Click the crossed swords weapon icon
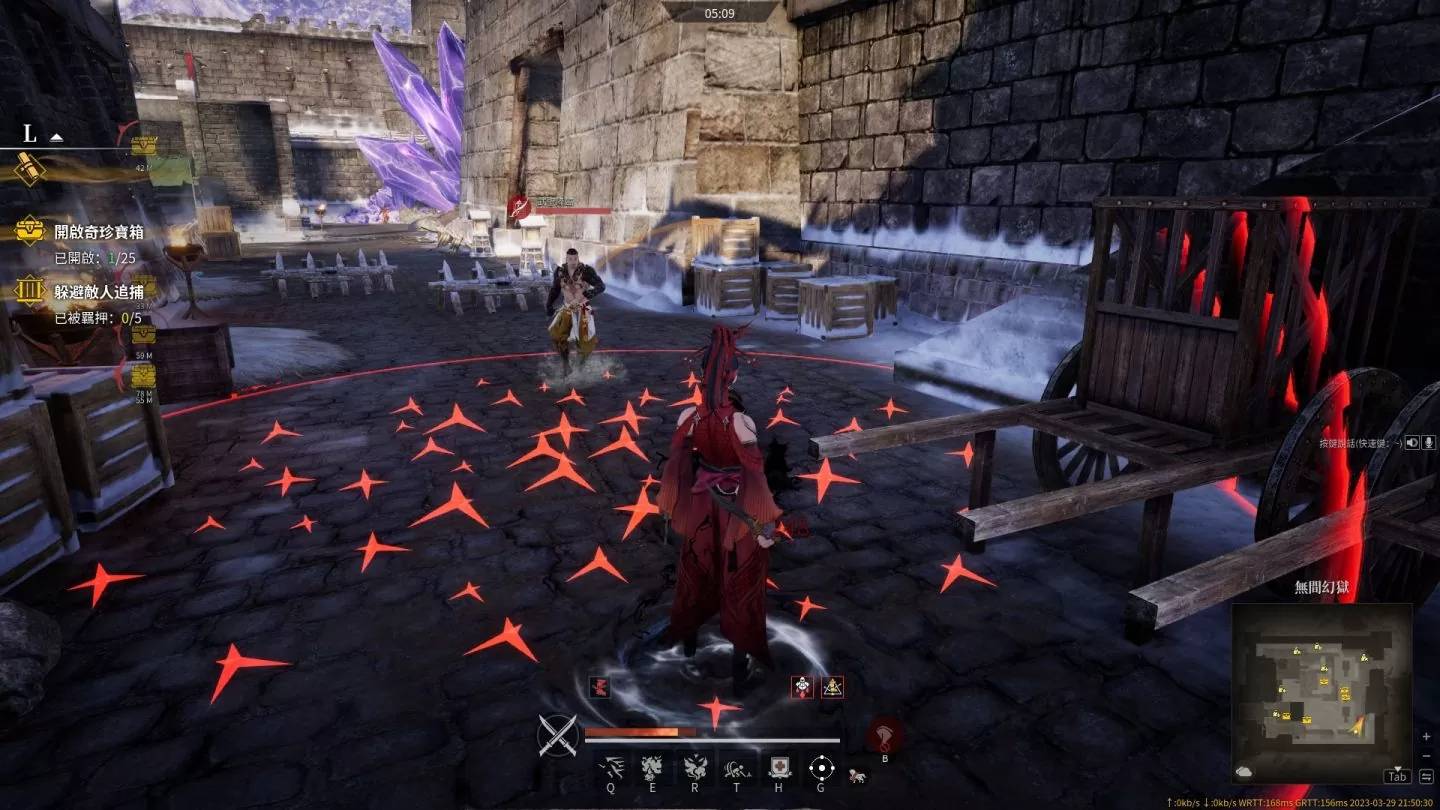 558,736
